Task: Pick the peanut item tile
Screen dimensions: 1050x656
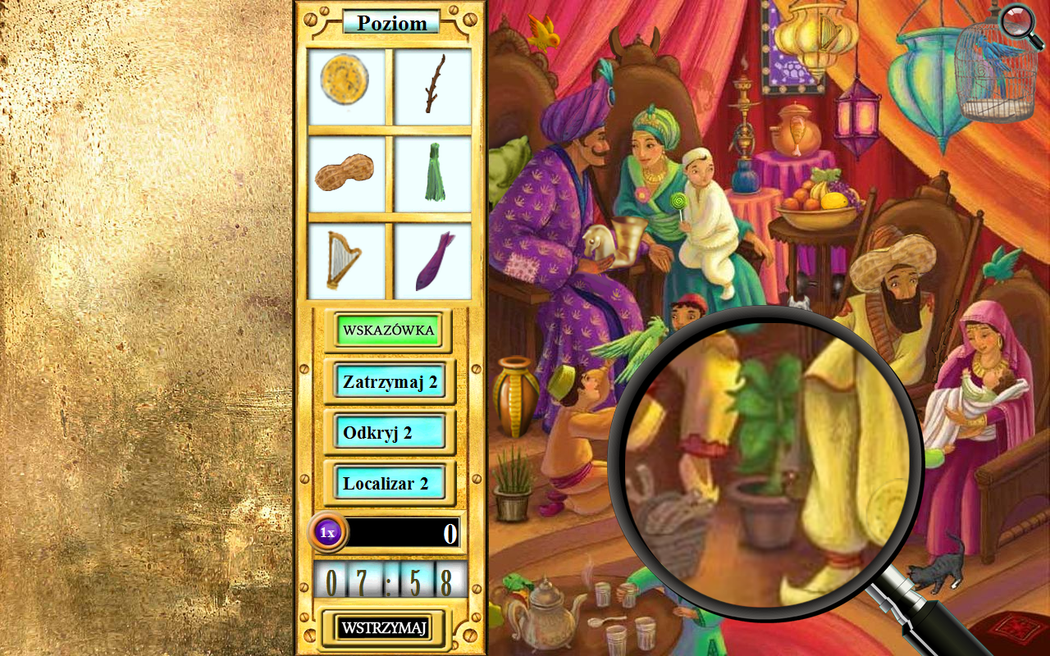Action: click(x=346, y=174)
